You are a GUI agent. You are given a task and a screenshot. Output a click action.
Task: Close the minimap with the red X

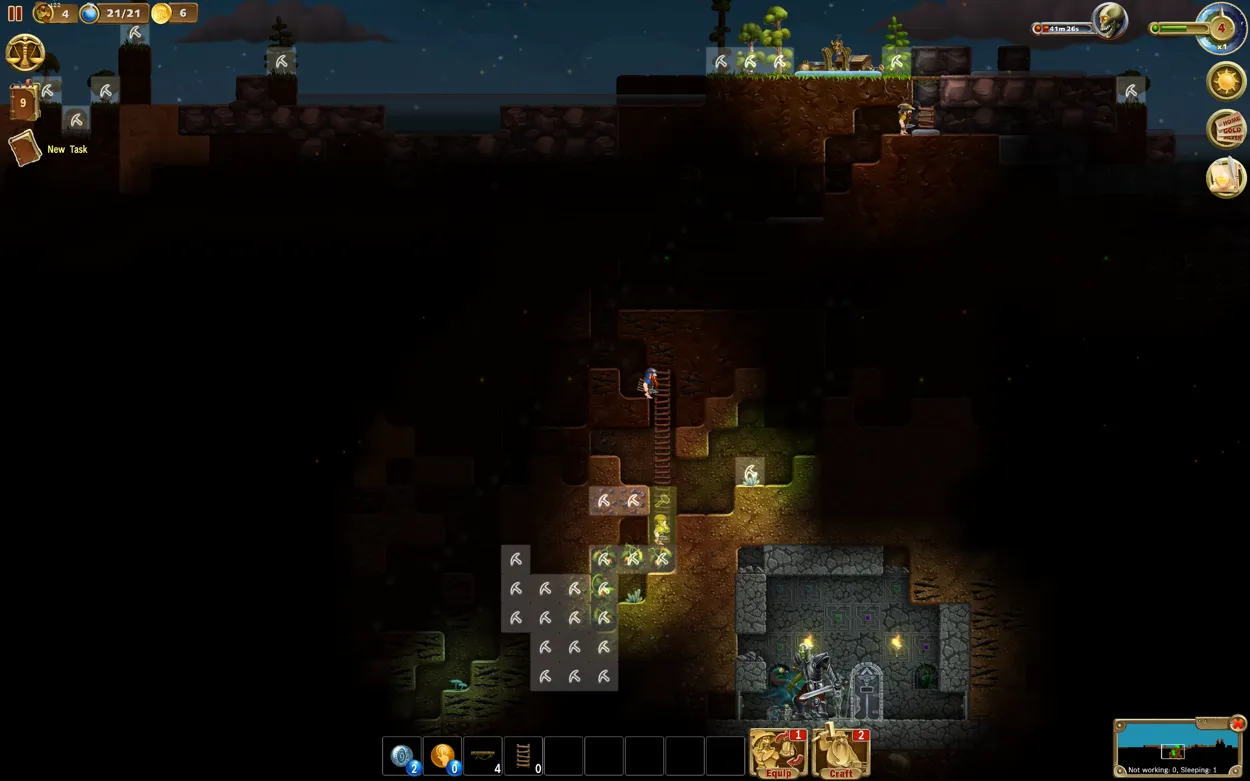click(x=1238, y=723)
